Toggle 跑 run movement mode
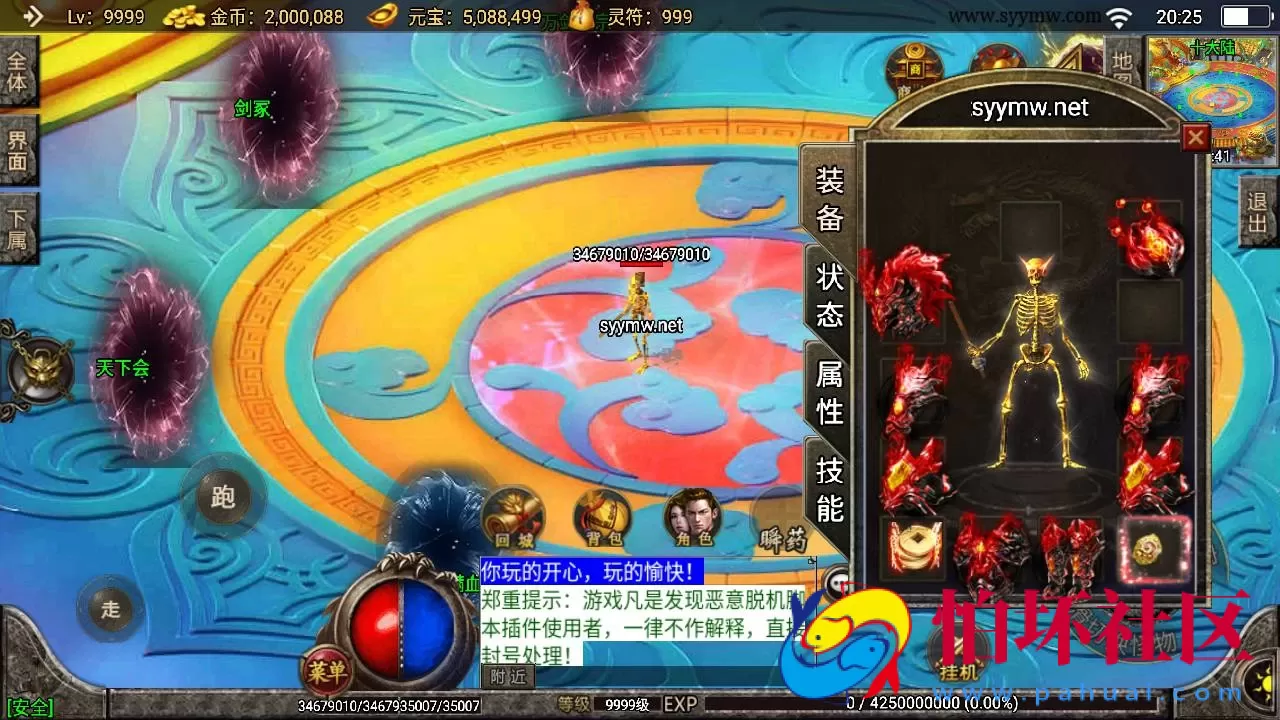The image size is (1280, 720). coord(222,496)
